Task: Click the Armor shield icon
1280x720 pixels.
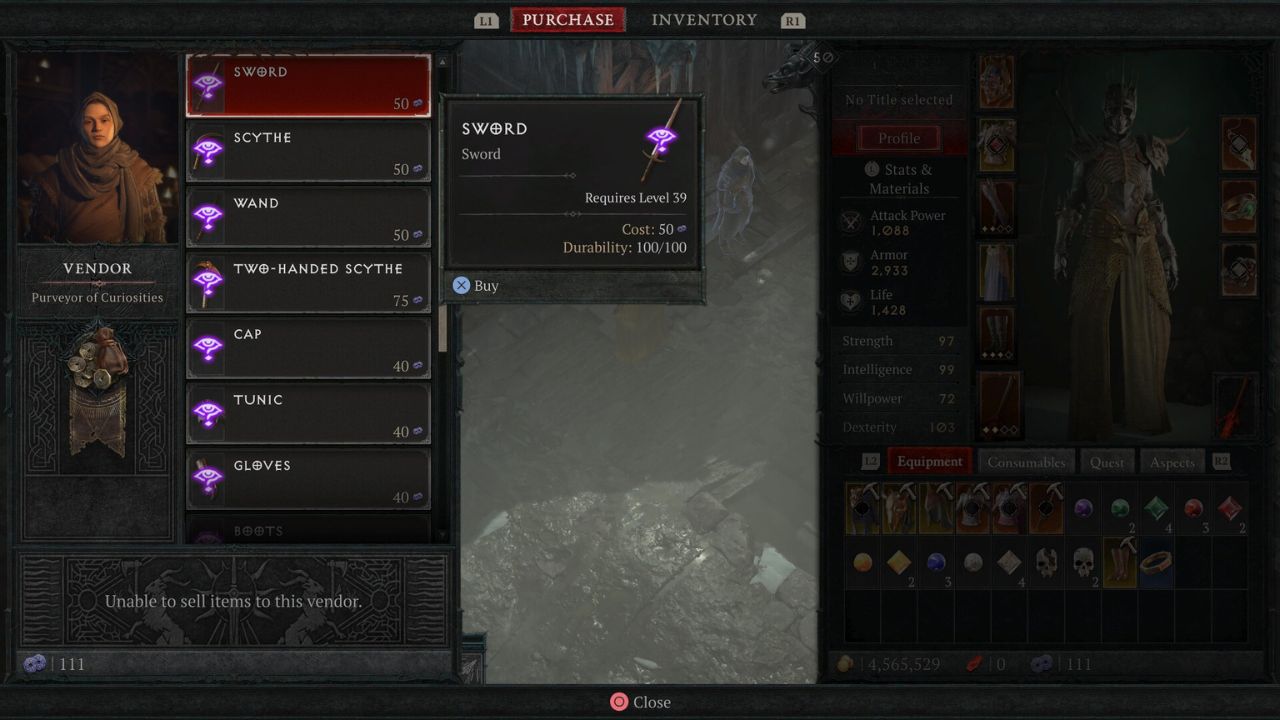Action: pos(851,262)
